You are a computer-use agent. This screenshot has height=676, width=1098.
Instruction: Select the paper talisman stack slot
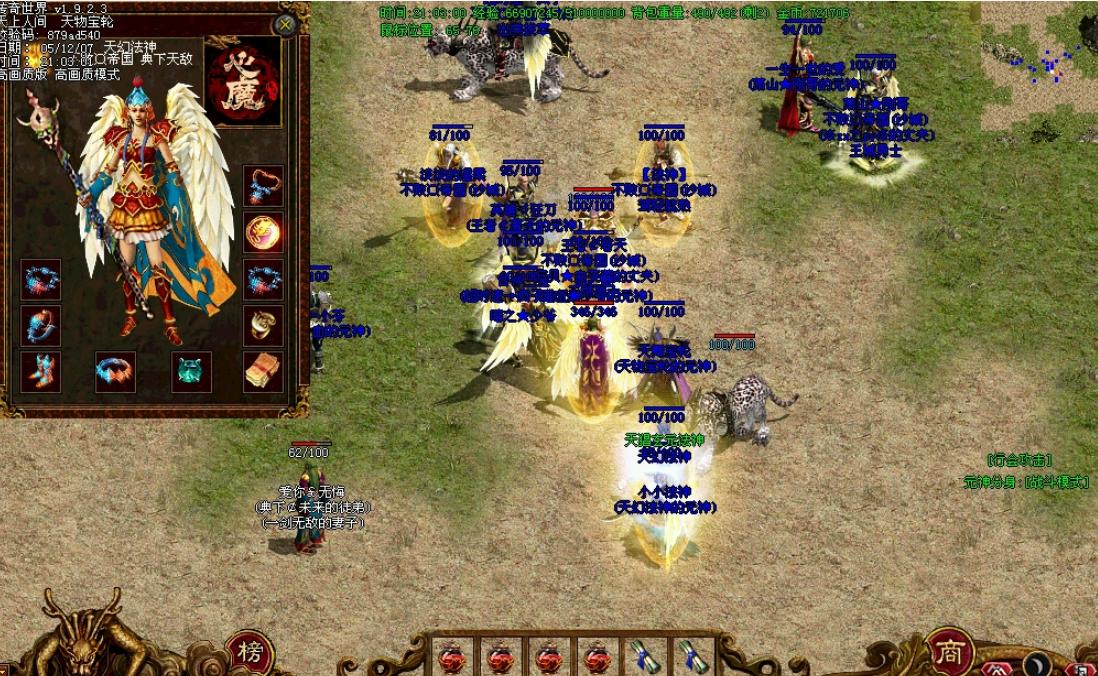(263, 371)
